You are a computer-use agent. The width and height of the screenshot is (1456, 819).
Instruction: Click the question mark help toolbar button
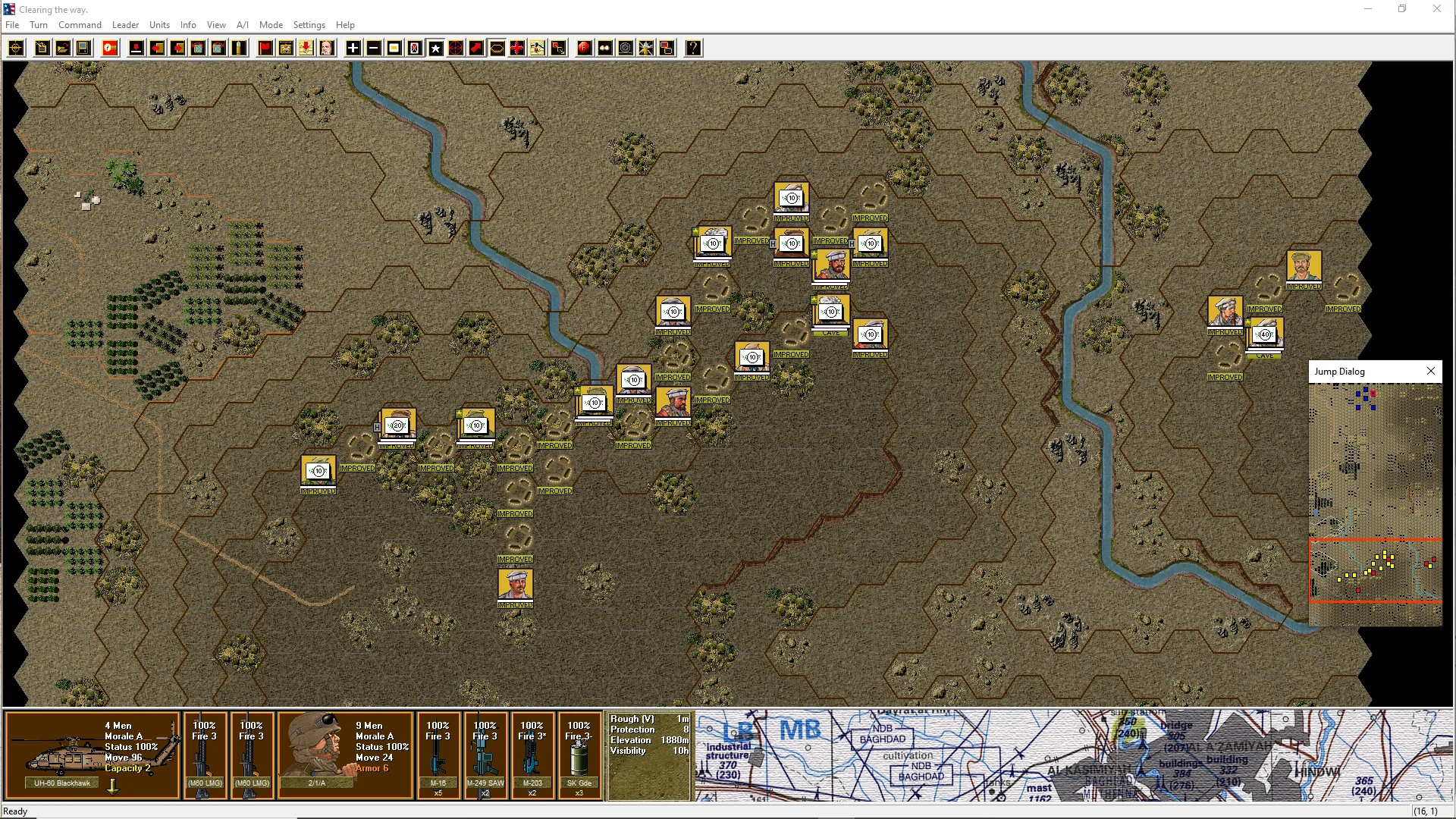[693, 49]
